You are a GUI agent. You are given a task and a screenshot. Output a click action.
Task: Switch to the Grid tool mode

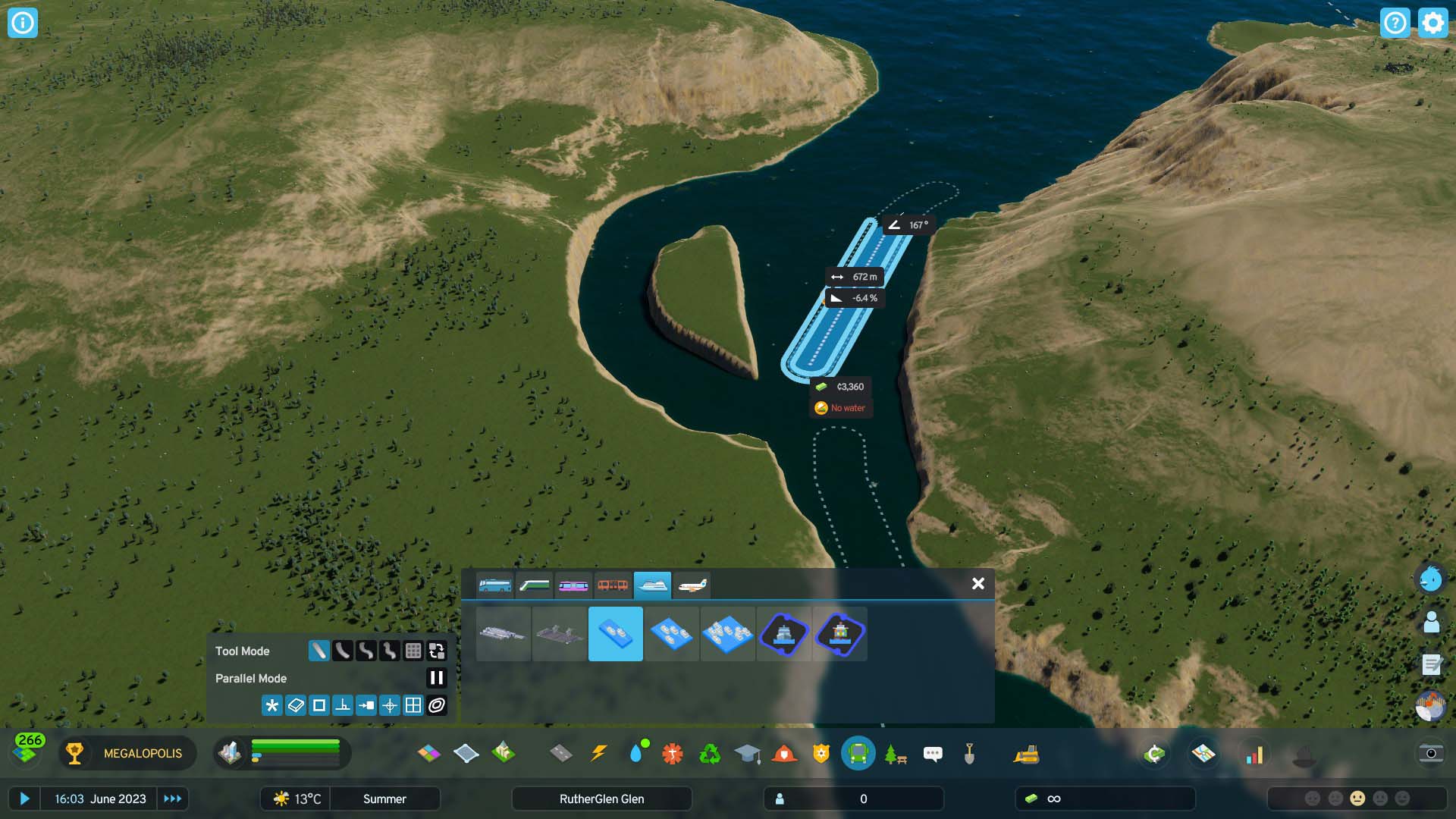(413, 651)
